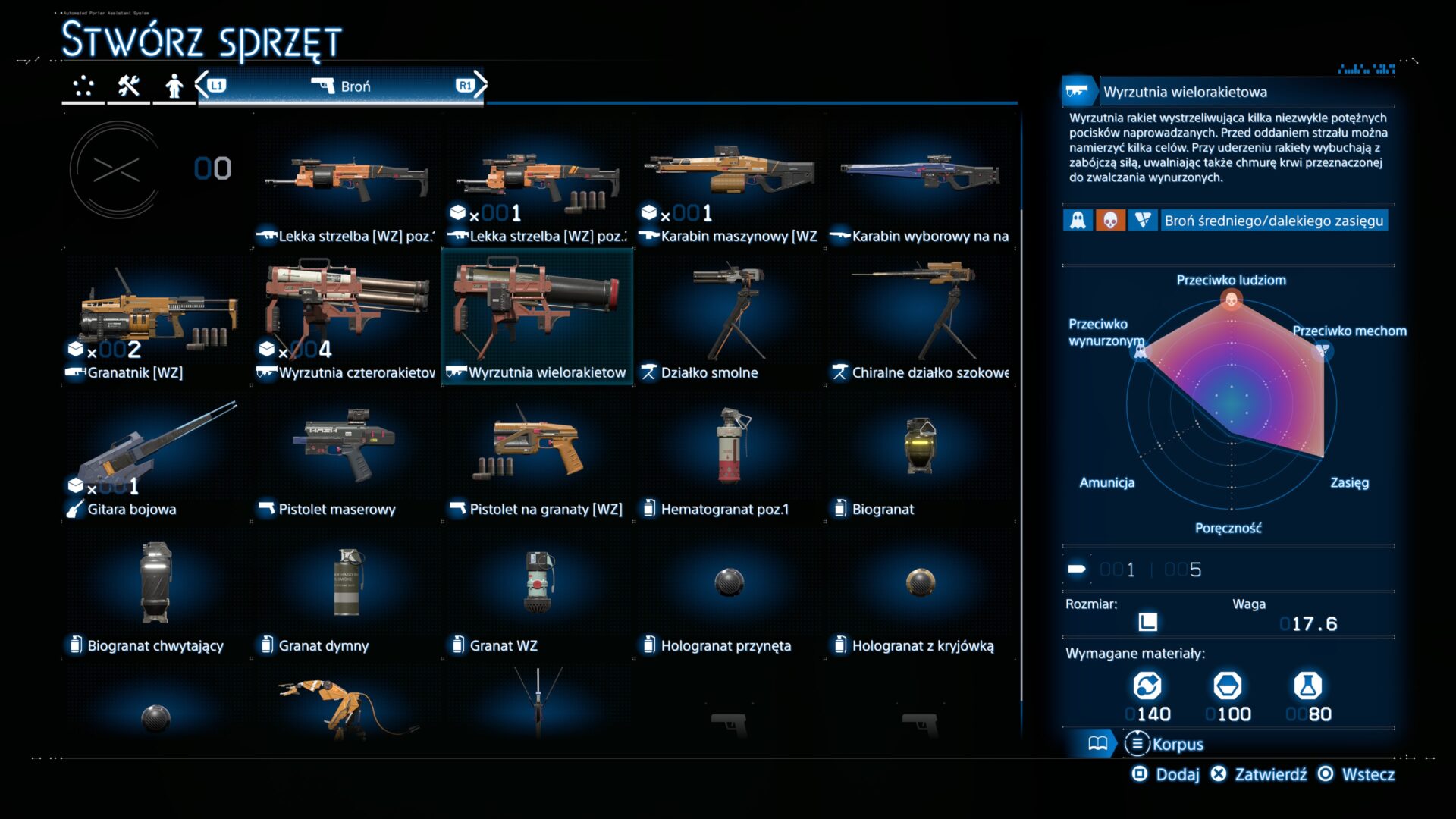Choose the Hologranat przynęta
Viewport: 1456px width, 819px height.
pyautogui.click(x=729, y=594)
